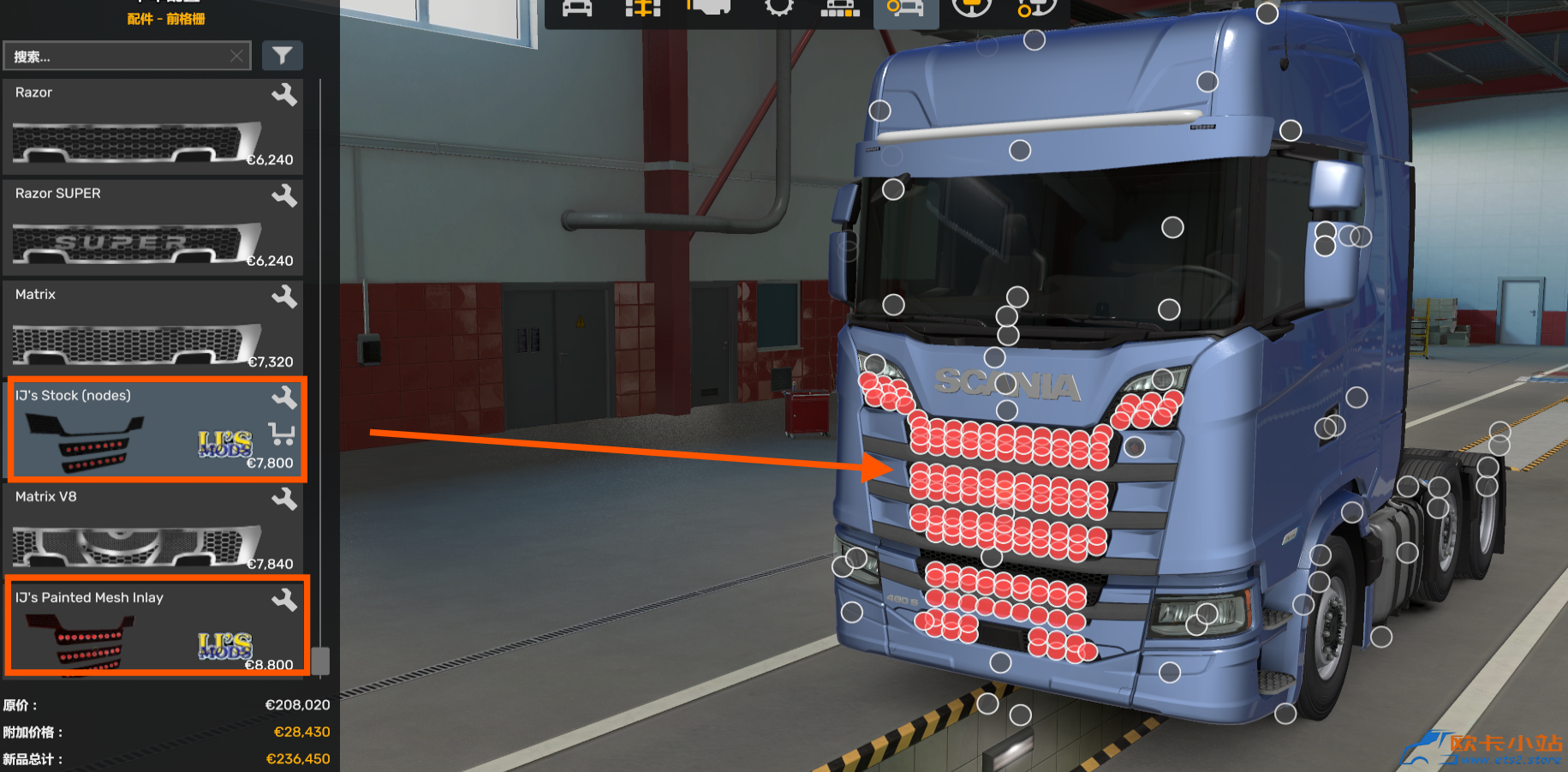Click the parts list scrollbar handle
Screen dimensions: 1568x772
coord(320,660)
